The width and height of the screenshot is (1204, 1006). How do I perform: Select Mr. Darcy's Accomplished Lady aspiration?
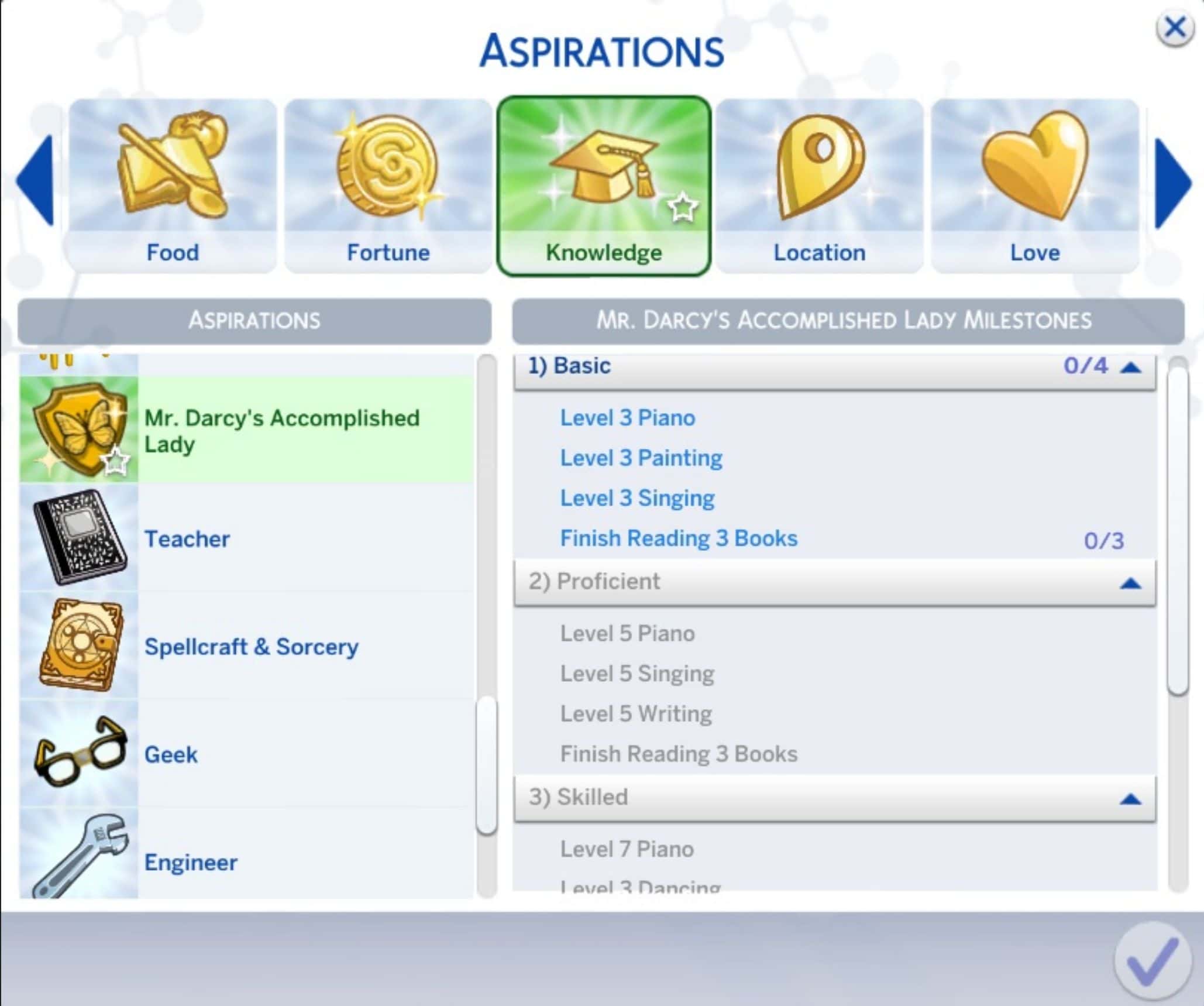[281, 430]
